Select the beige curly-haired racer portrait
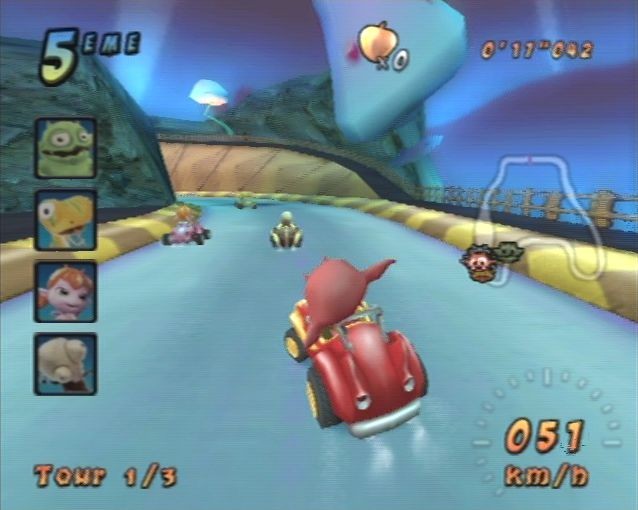638x510 pixels. (x=66, y=362)
